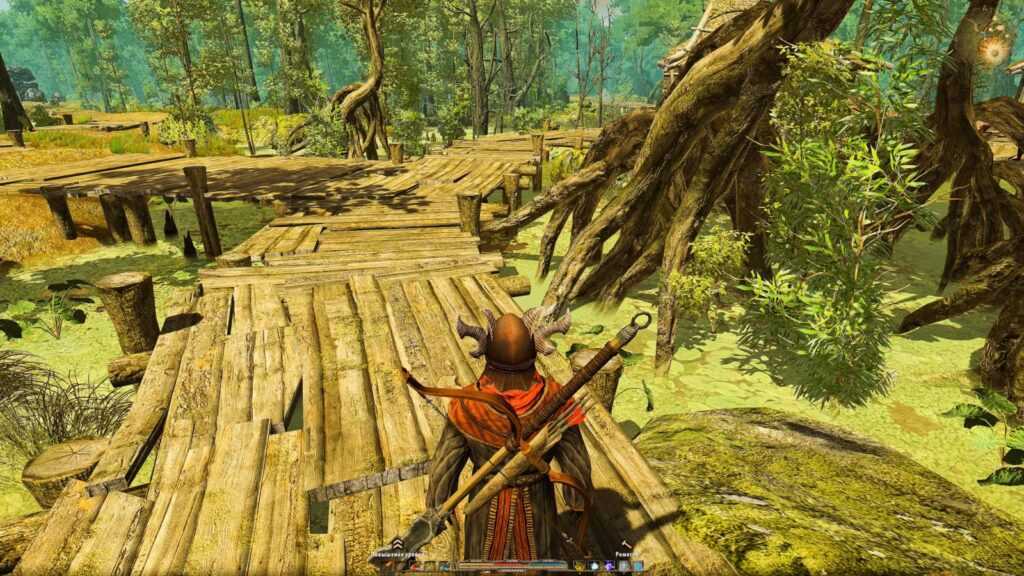Viewport: 1024px width, 576px height.
Task: Activate the purple spell quick slot
Action: click(608, 566)
